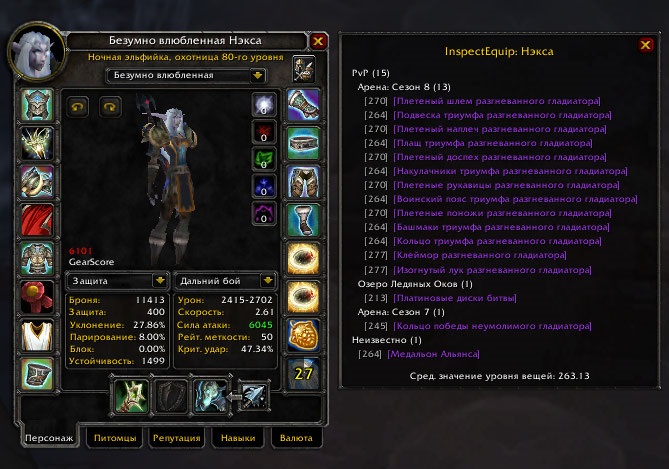Image resolution: width=669 pixels, height=469 pixels.
Task: Rotate the character model right
Action: [108, 103]
